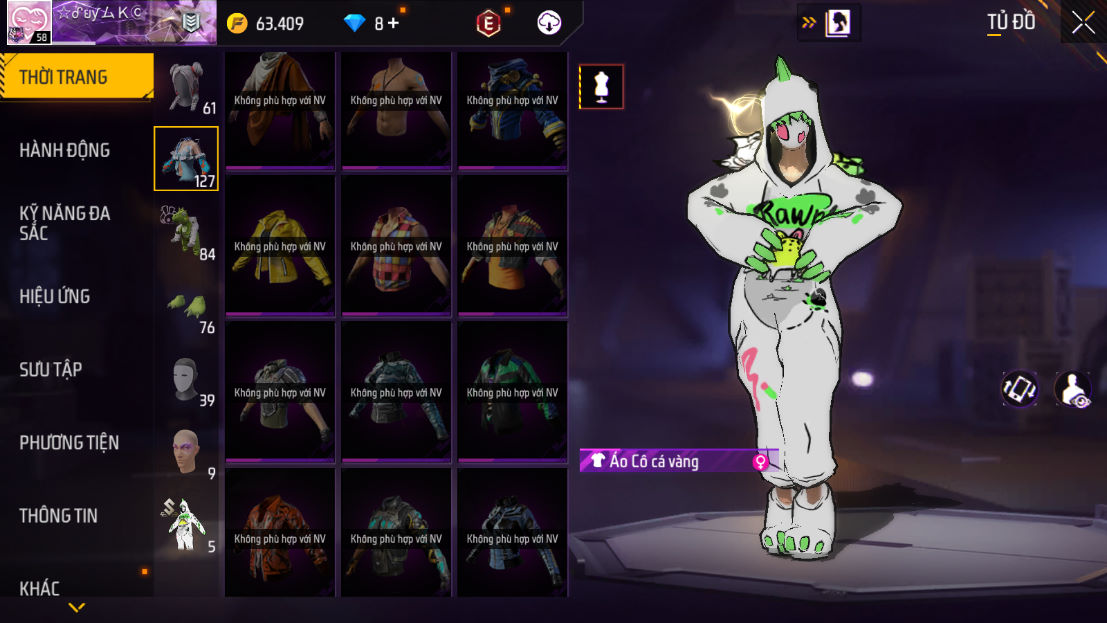1107x623 pixels.
Task: Go to the Sưu Tập tab
Action: click(x=50, y=369)
